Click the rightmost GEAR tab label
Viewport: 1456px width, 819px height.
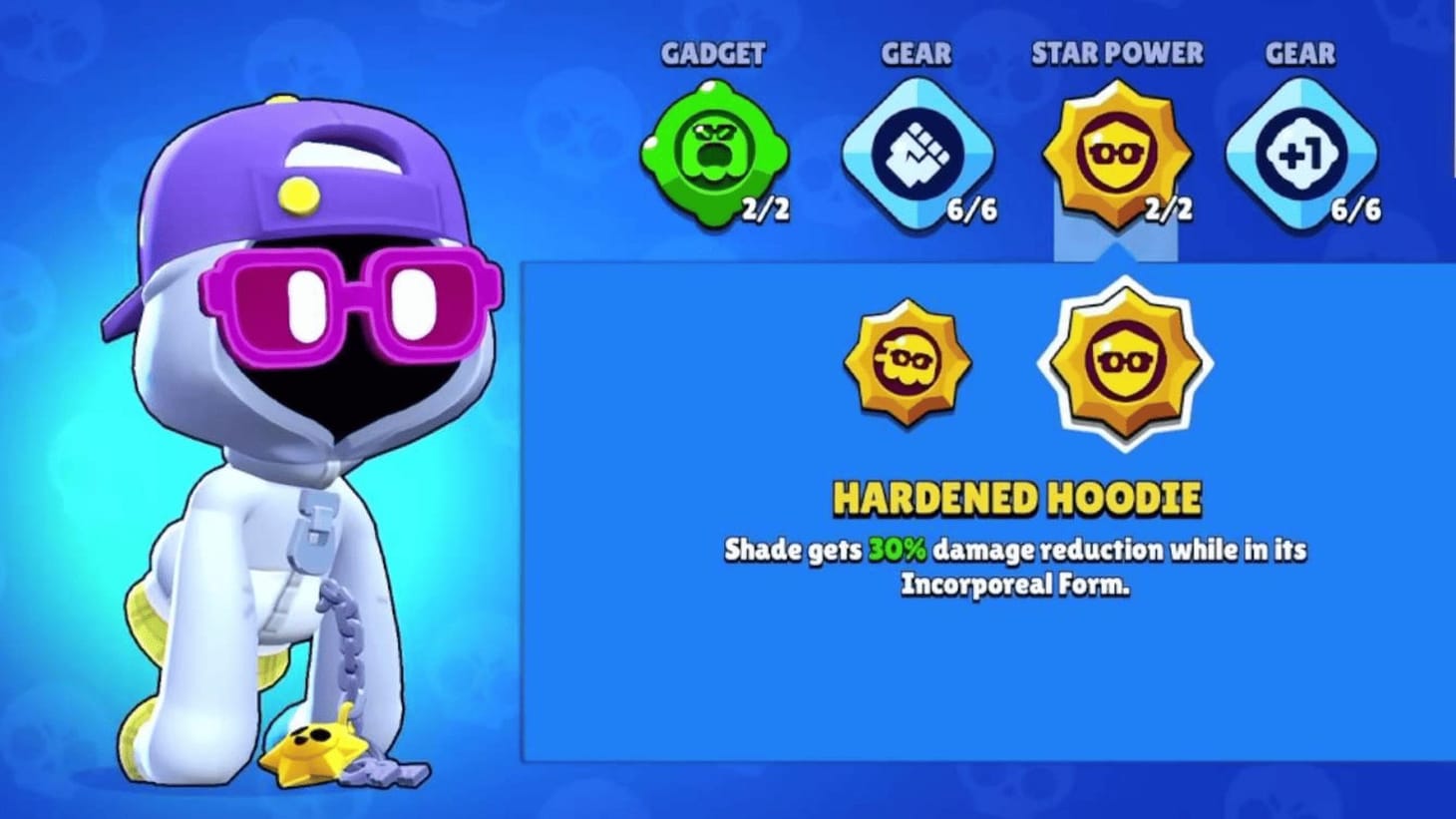pyautogui.click(x=1300, y=55)
